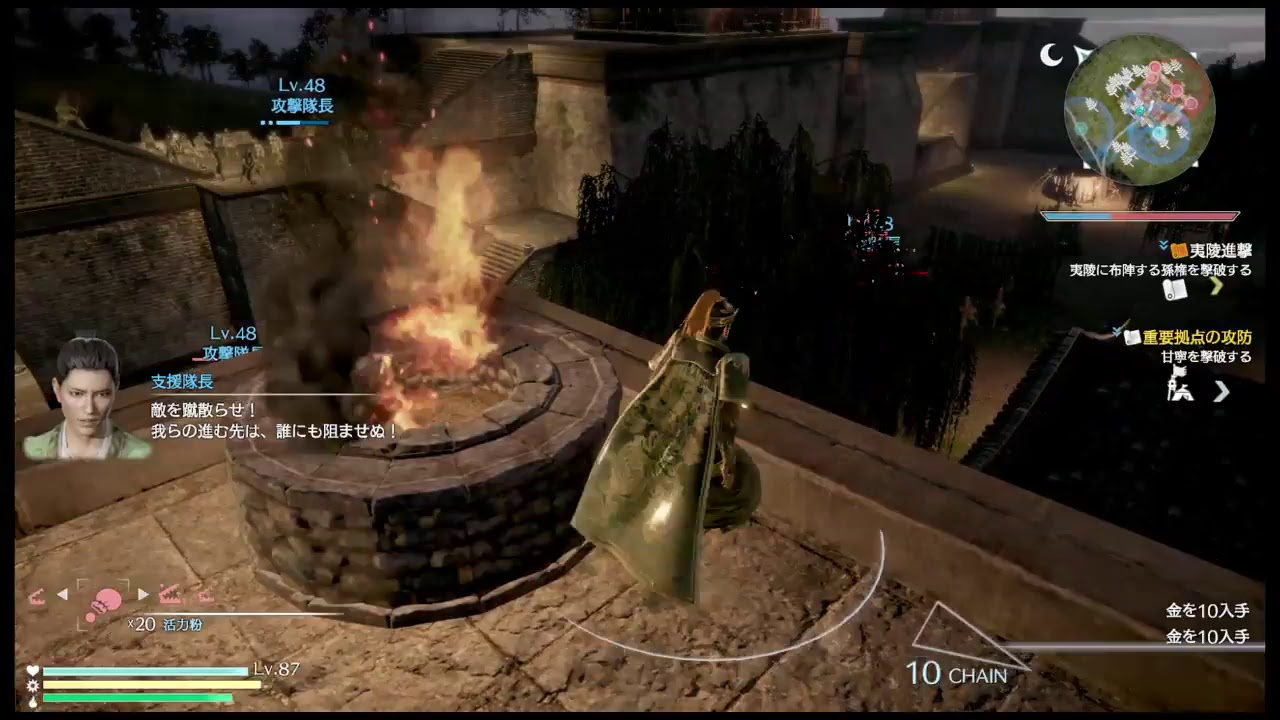Cycle items with the right triangle arrow
This screenshot has width=1280, height=720.
point(142,593)
